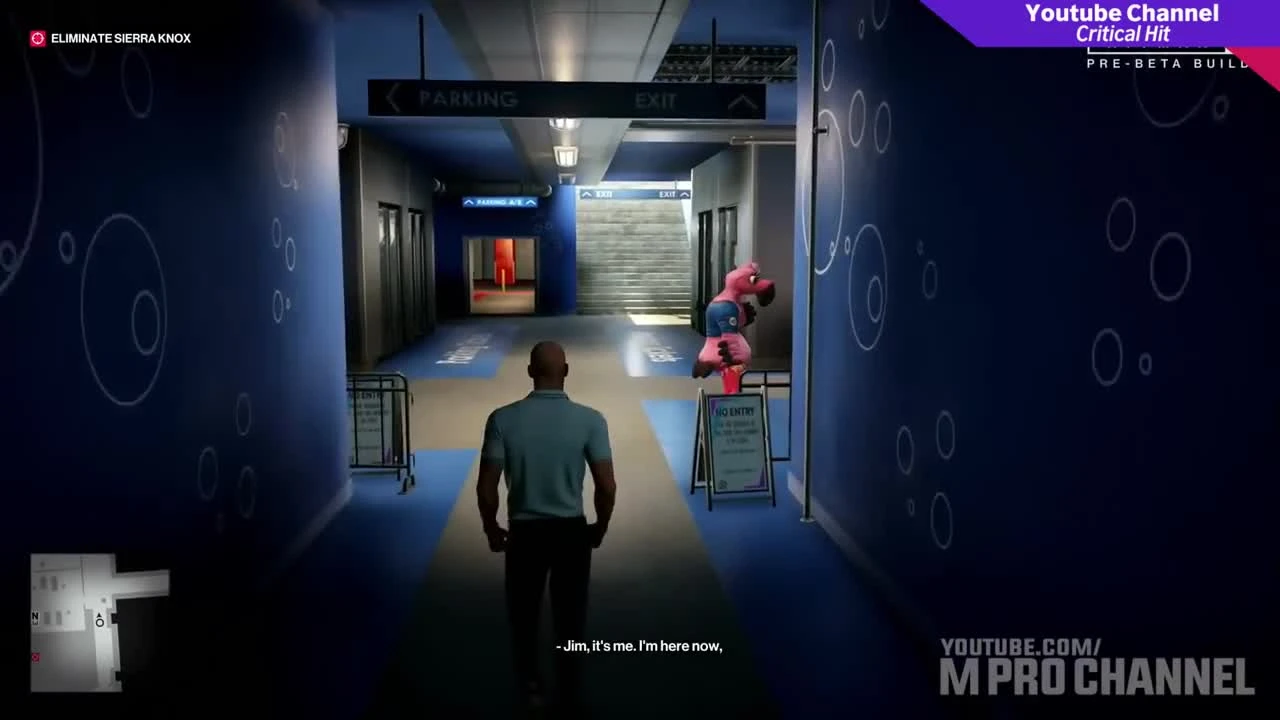
Task: Click the left-pointing Parking arrow icon
Action: tap(392, 98)
